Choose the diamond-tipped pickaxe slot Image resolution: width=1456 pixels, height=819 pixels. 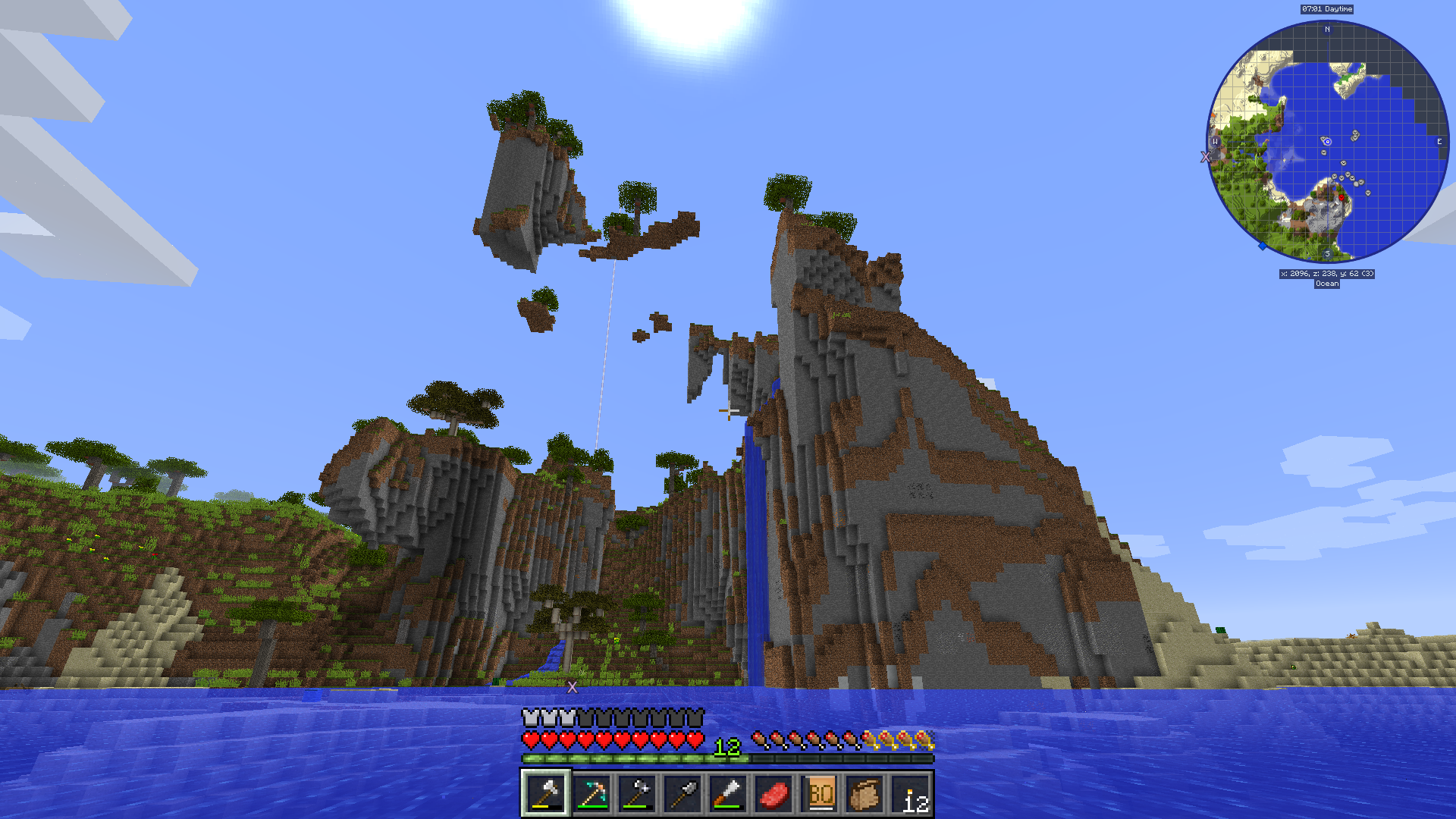pyautogui.click(x=591, y=794)
